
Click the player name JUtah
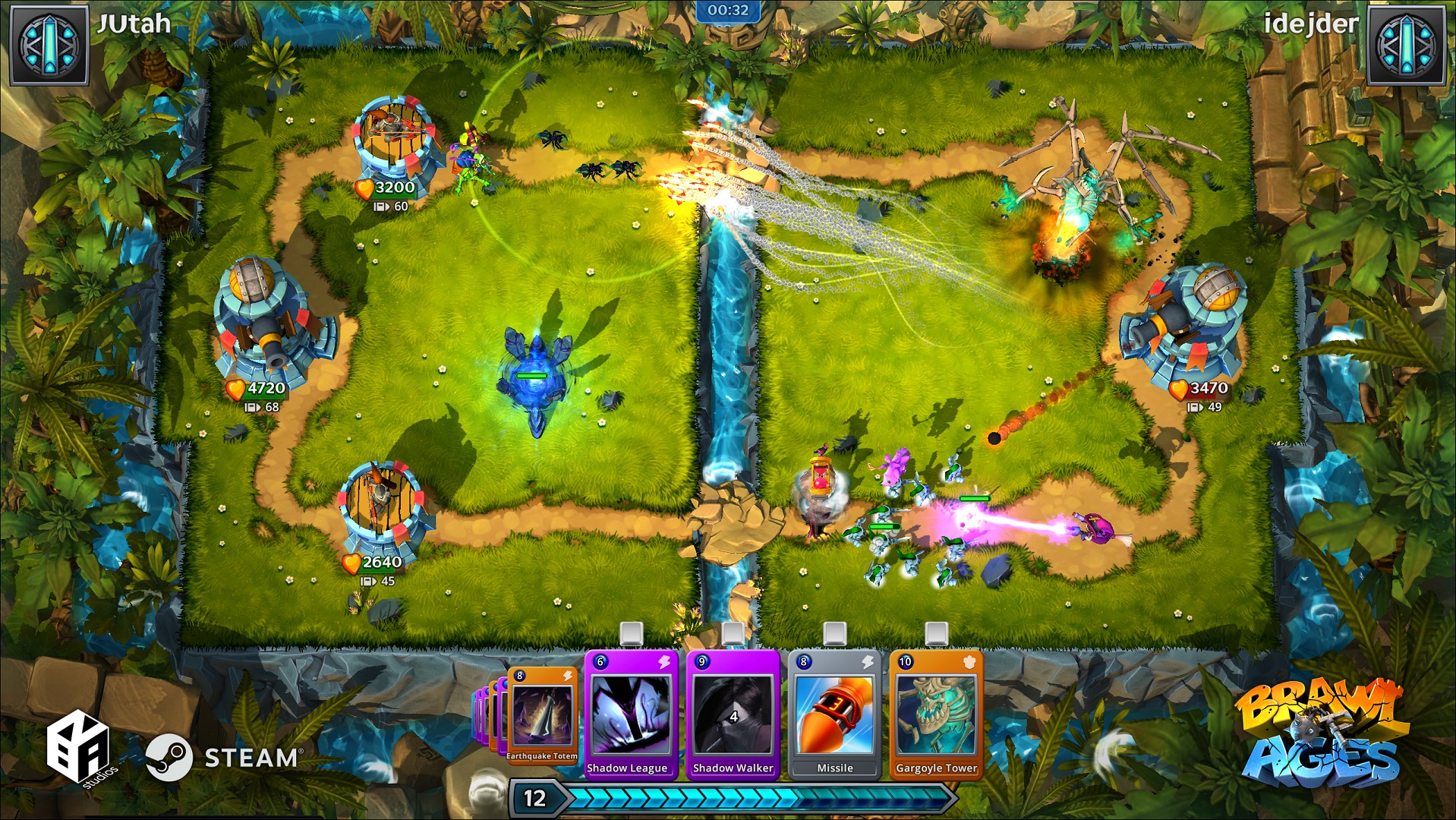[133, 24]
